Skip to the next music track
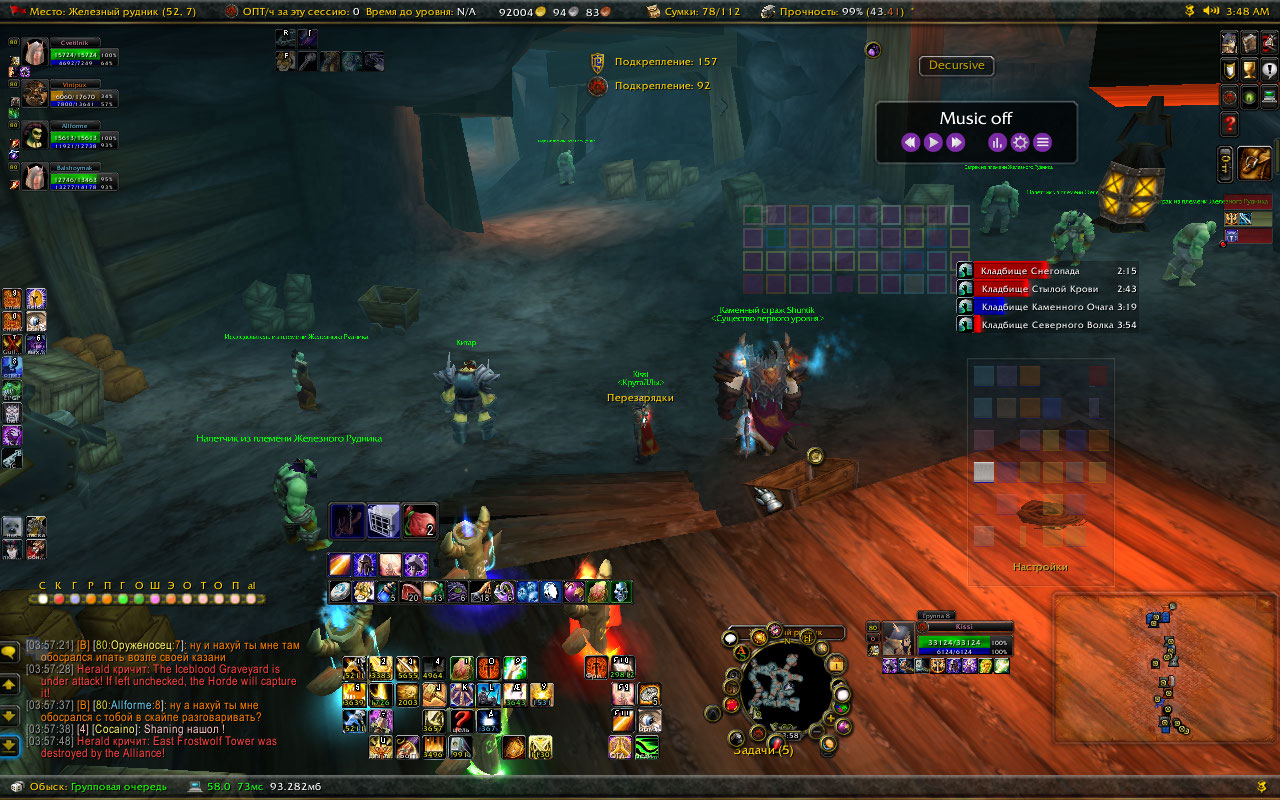 point(955,143)
